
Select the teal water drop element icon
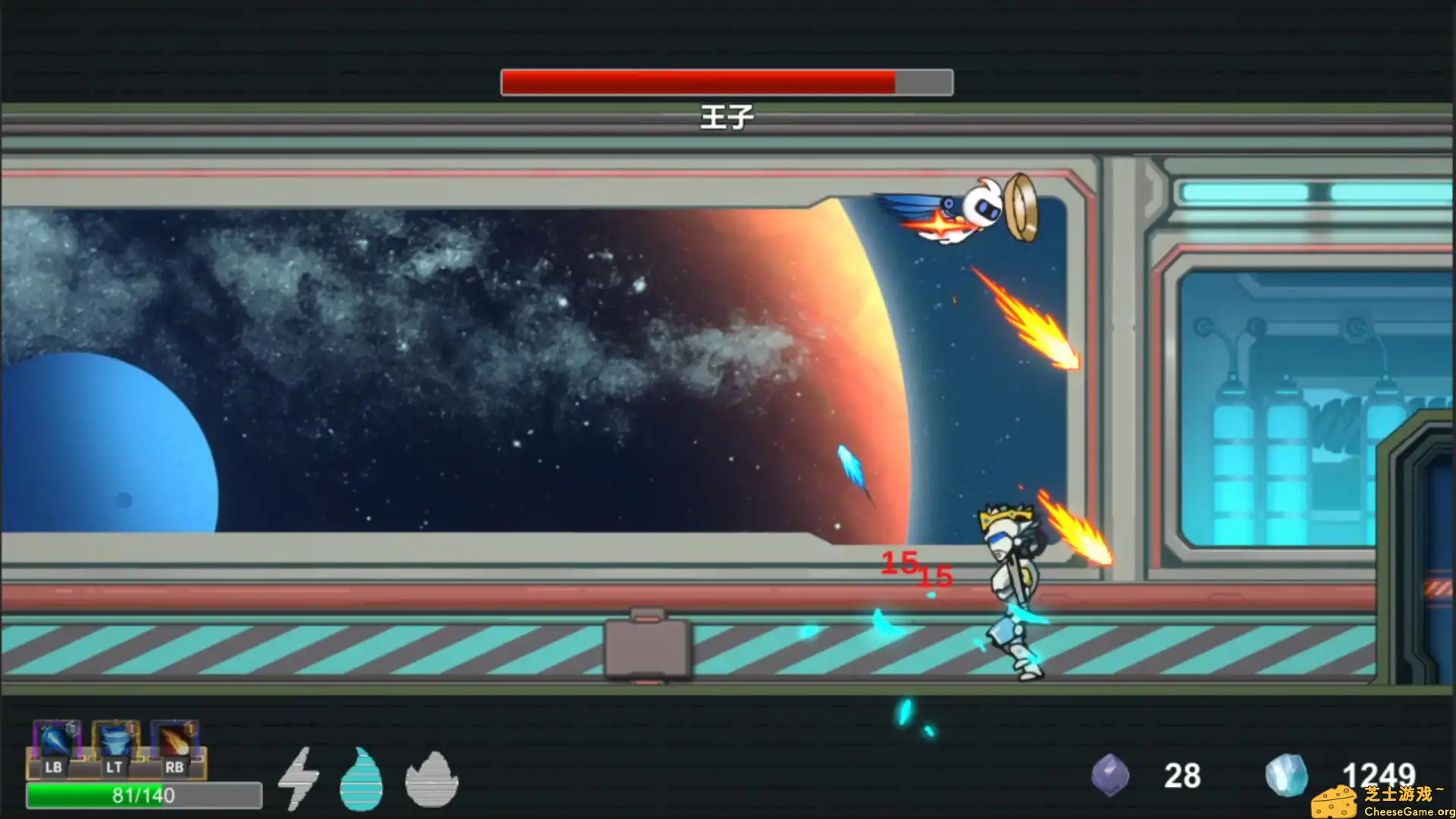click(x=362, y=781)
